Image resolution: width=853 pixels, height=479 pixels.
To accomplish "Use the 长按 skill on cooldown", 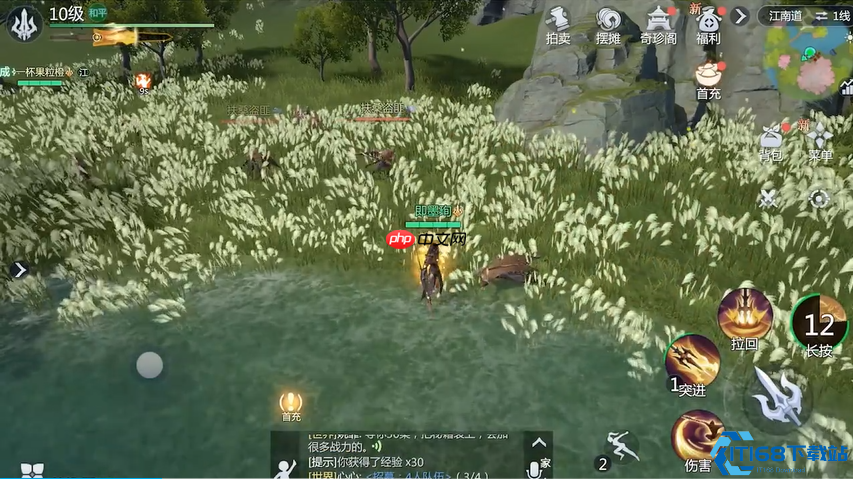I will [819, 324].
